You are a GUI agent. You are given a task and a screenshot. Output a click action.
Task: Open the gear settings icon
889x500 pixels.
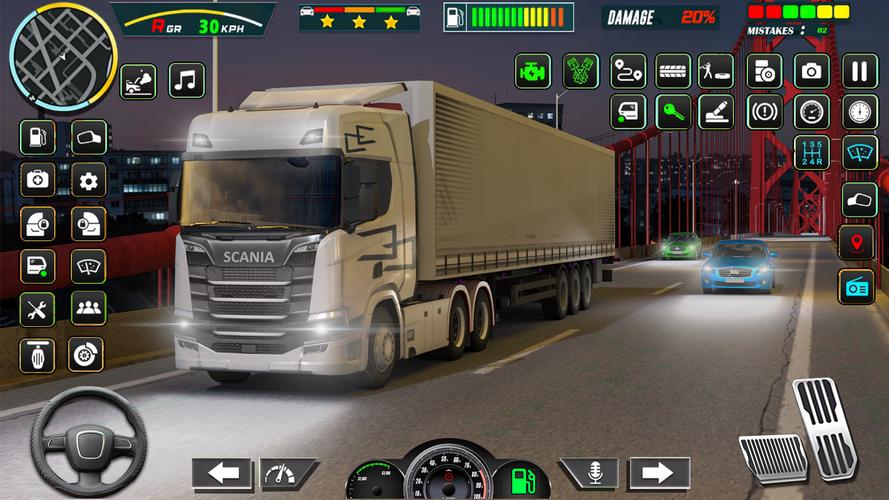click(x=88, y=180)
